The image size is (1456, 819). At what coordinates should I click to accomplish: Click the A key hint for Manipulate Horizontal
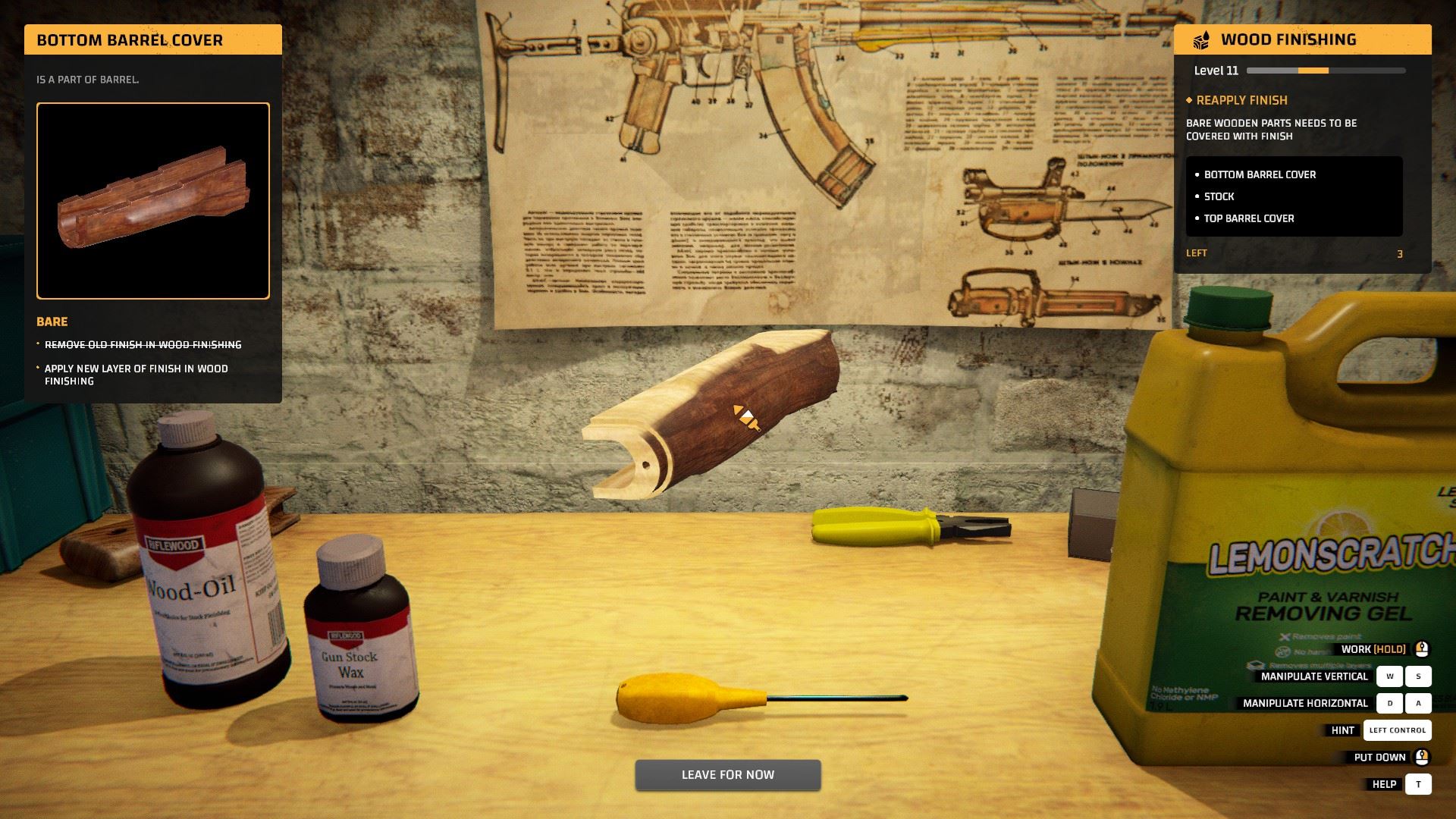coord(1418,703)
